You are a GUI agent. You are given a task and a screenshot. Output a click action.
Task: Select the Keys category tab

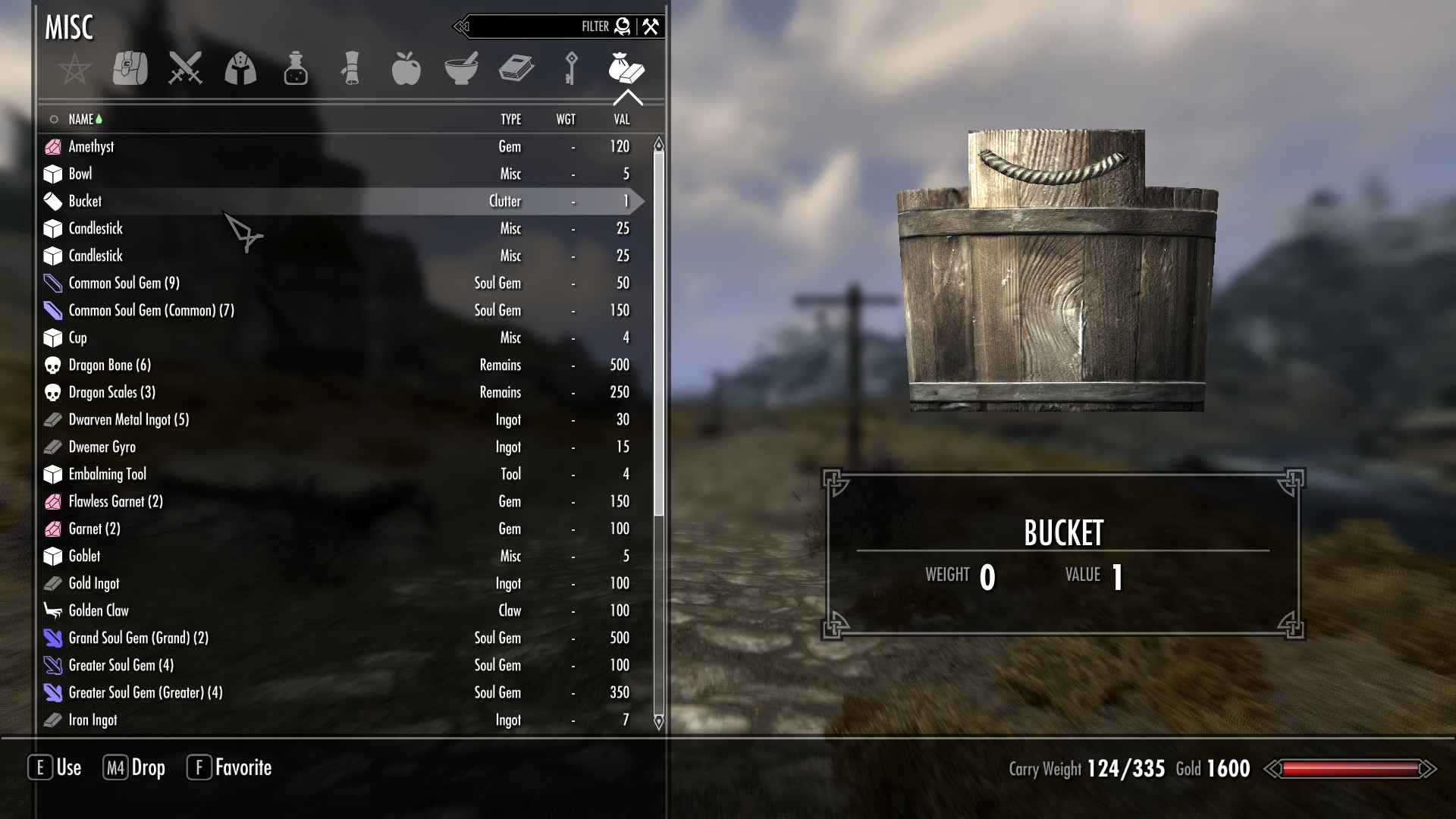[571, 69]
